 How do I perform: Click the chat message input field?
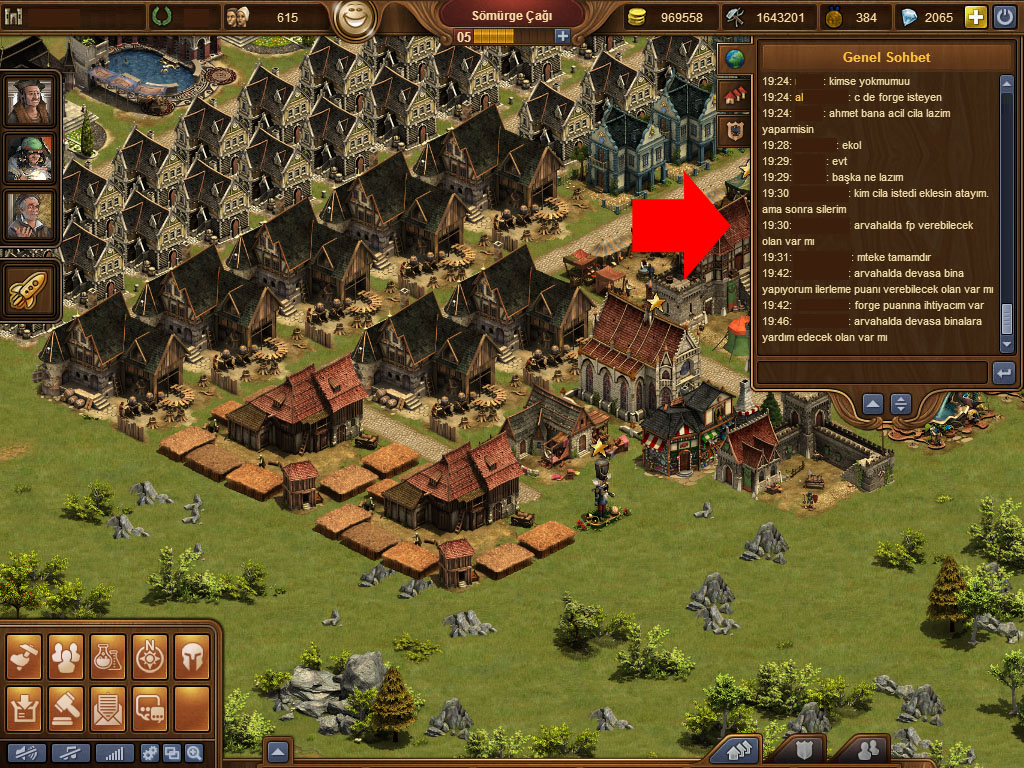(x=872, y=372)
